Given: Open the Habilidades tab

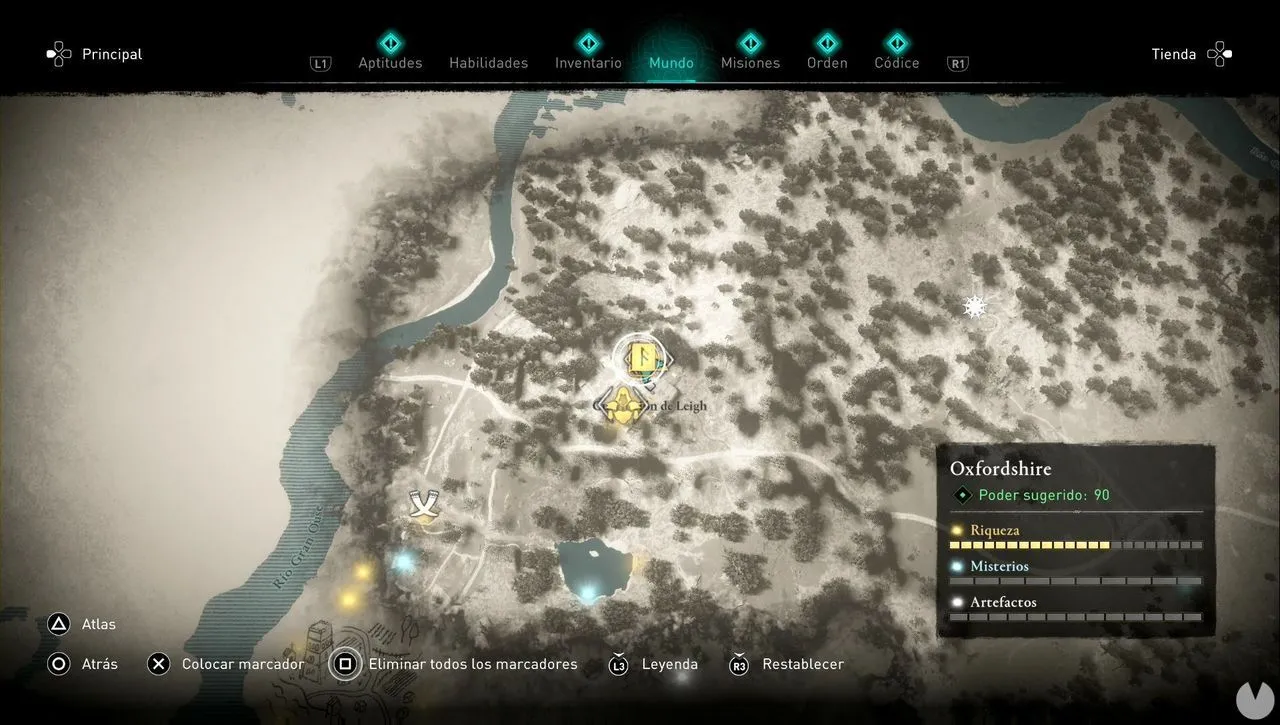Looking at the screenshot, I should click(x=488, y=63).
